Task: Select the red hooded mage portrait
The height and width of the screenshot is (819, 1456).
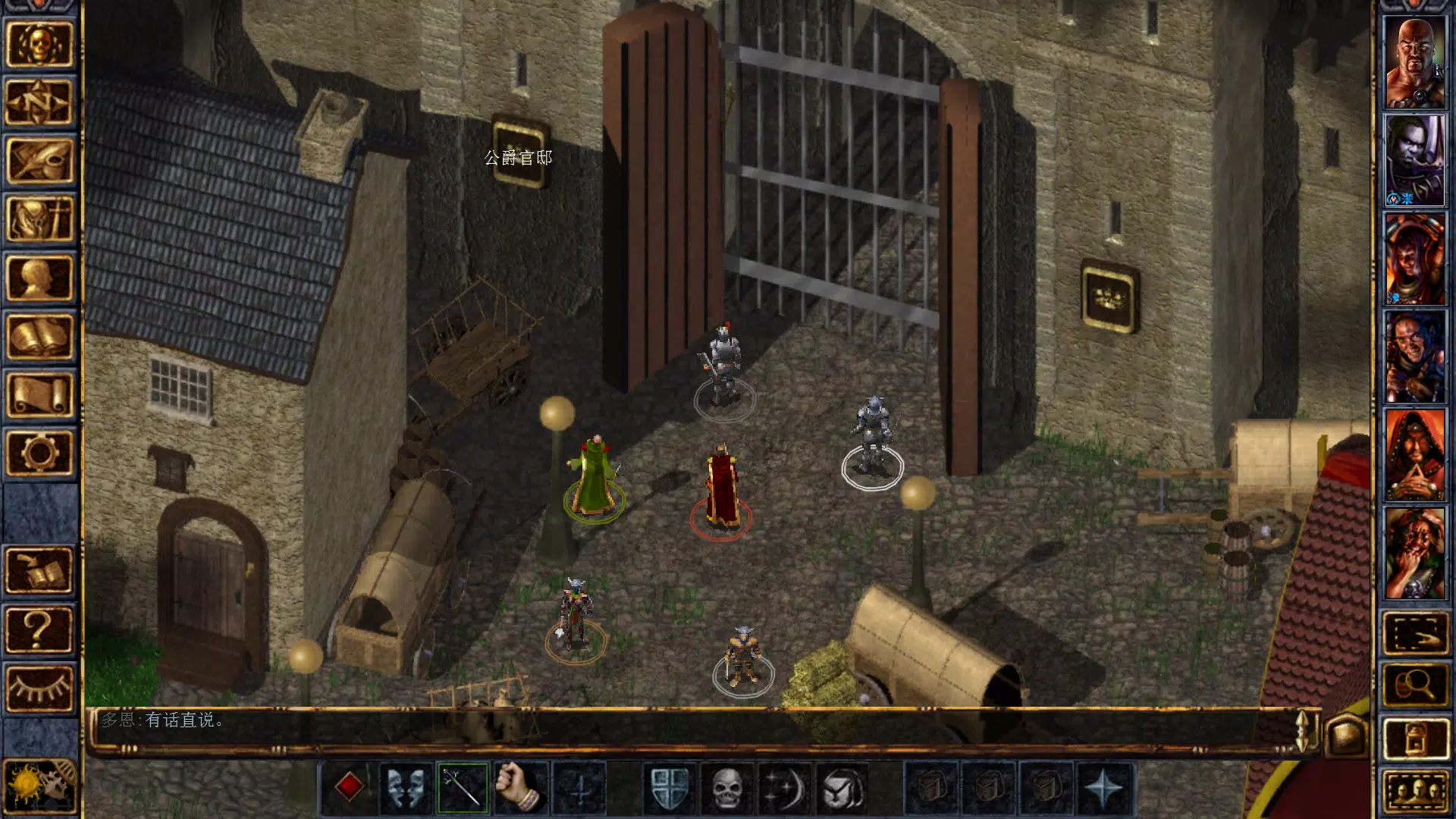Action: 1414,456
